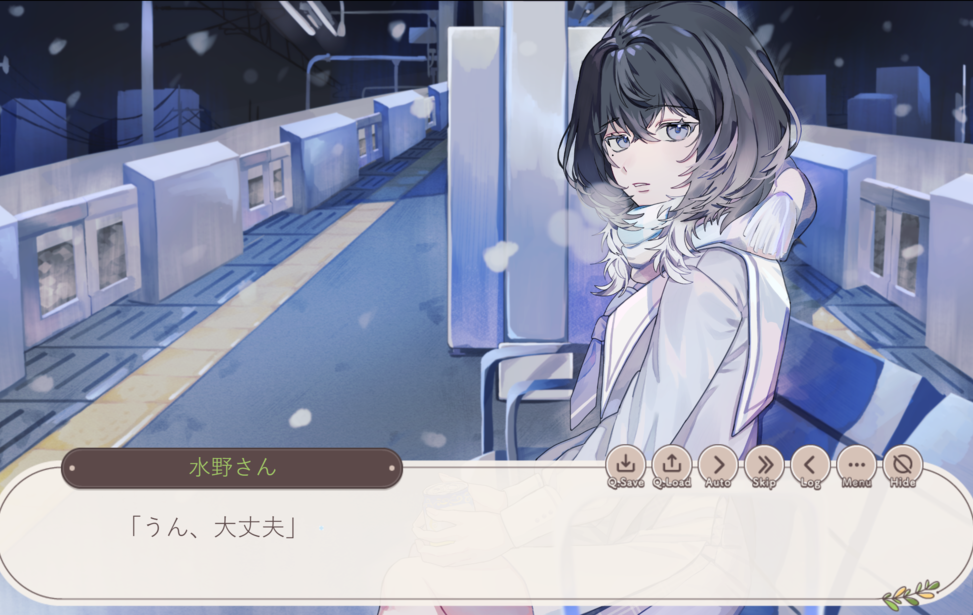Enable Auto dialogue advance
Viewport: 973px width, 615px height.
point(718,465)
